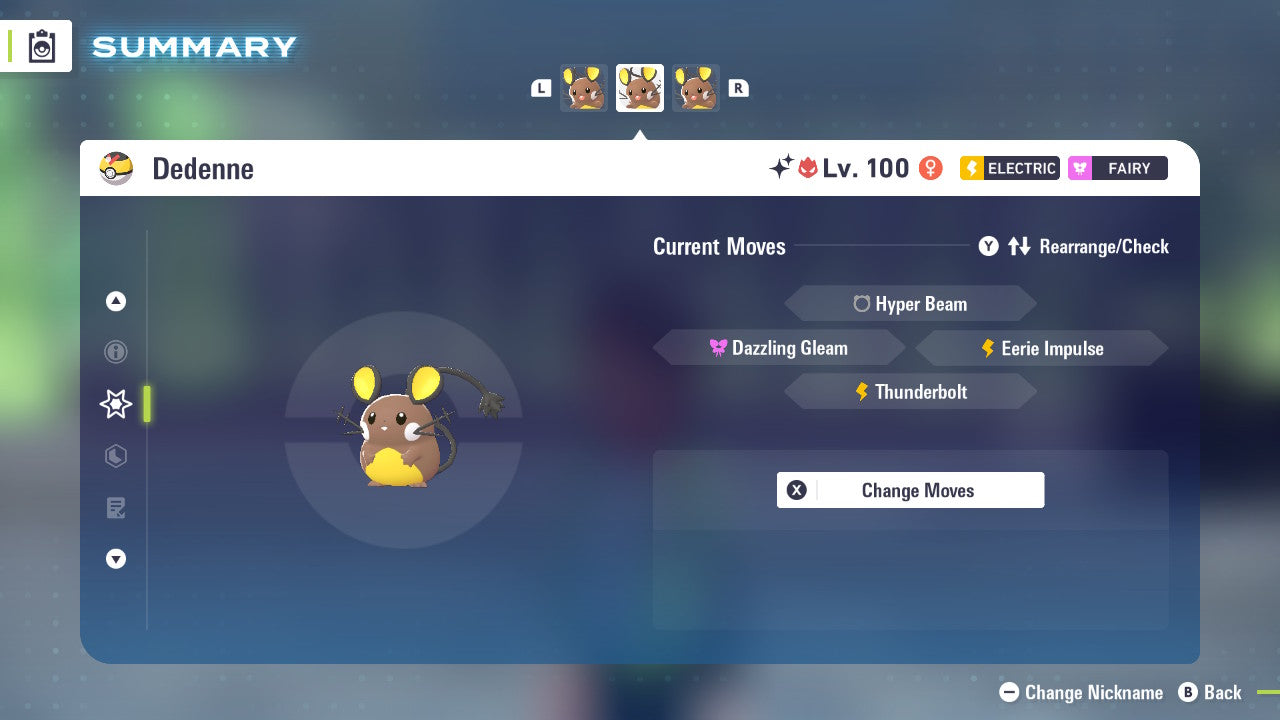This screenshot has height=720, width=1280.
Task: Open the memo icon in the sidebar
Action: point(115,508)
